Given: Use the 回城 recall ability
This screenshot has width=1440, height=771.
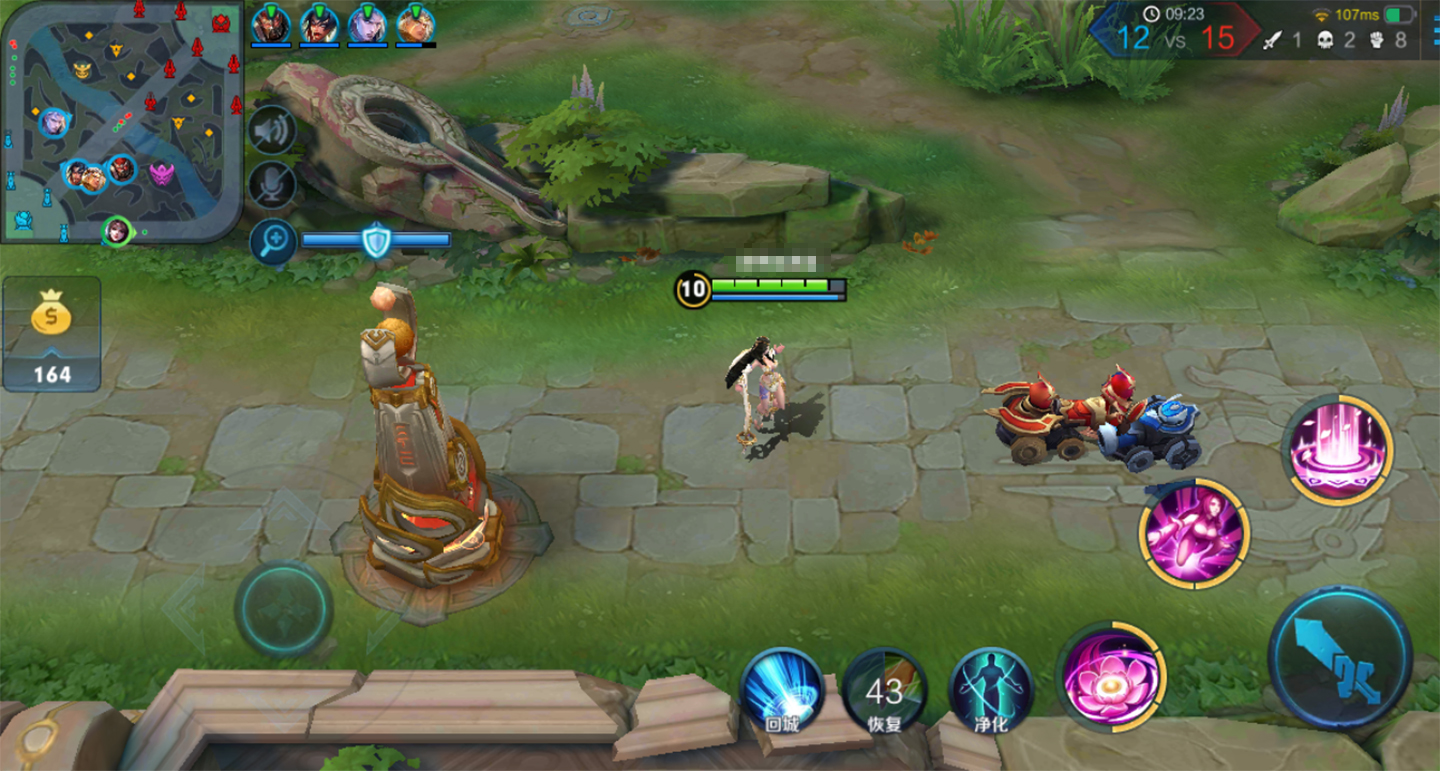Looking at the screenshot, I should (x=782, y=690).
